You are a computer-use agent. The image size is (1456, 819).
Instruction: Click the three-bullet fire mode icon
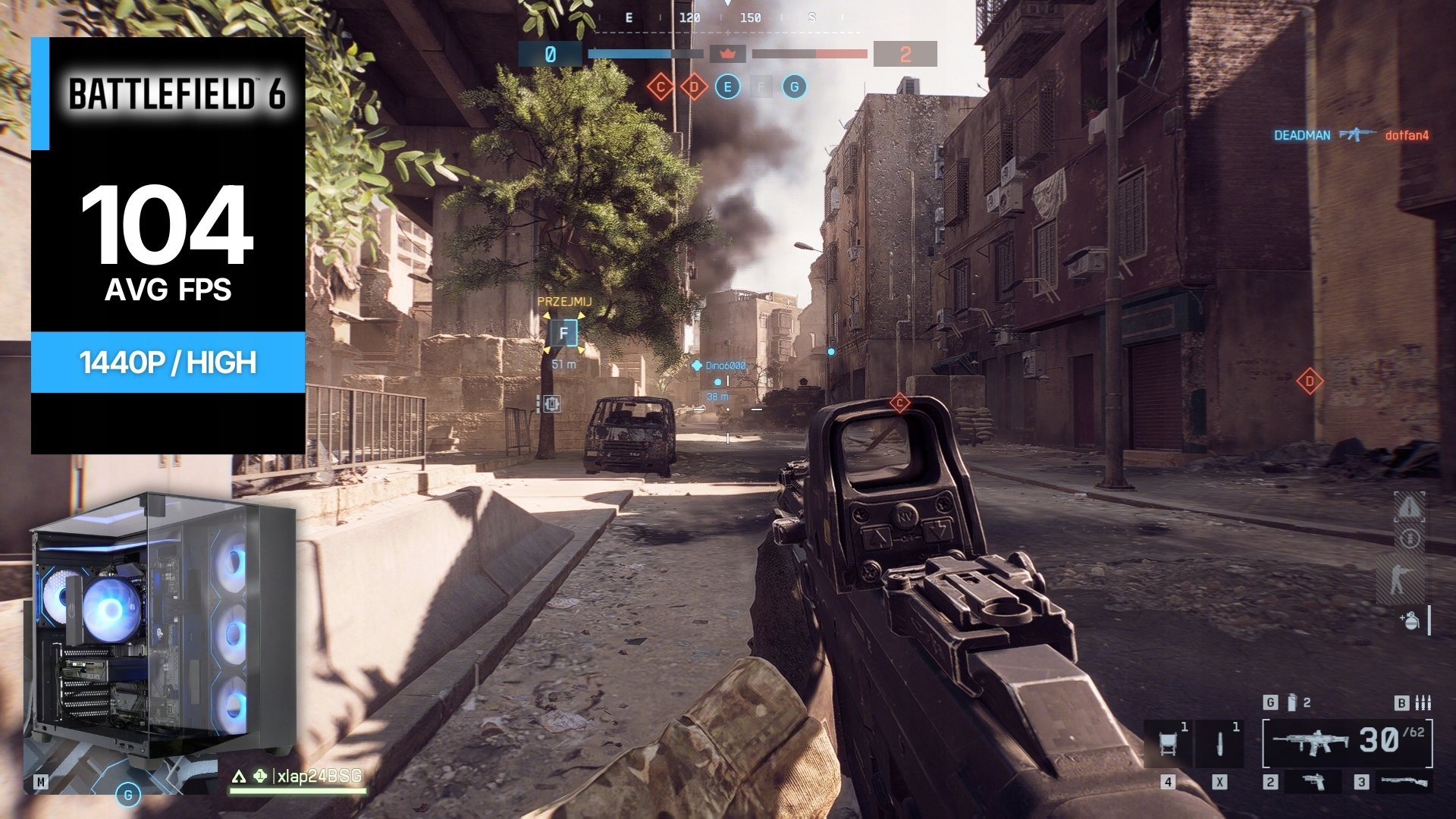click(1423, 703)
